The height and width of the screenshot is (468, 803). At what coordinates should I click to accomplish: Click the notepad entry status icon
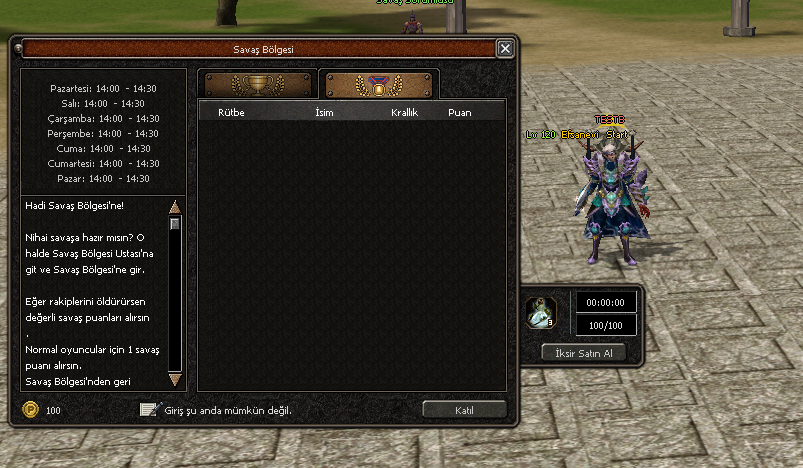point(150,409)
